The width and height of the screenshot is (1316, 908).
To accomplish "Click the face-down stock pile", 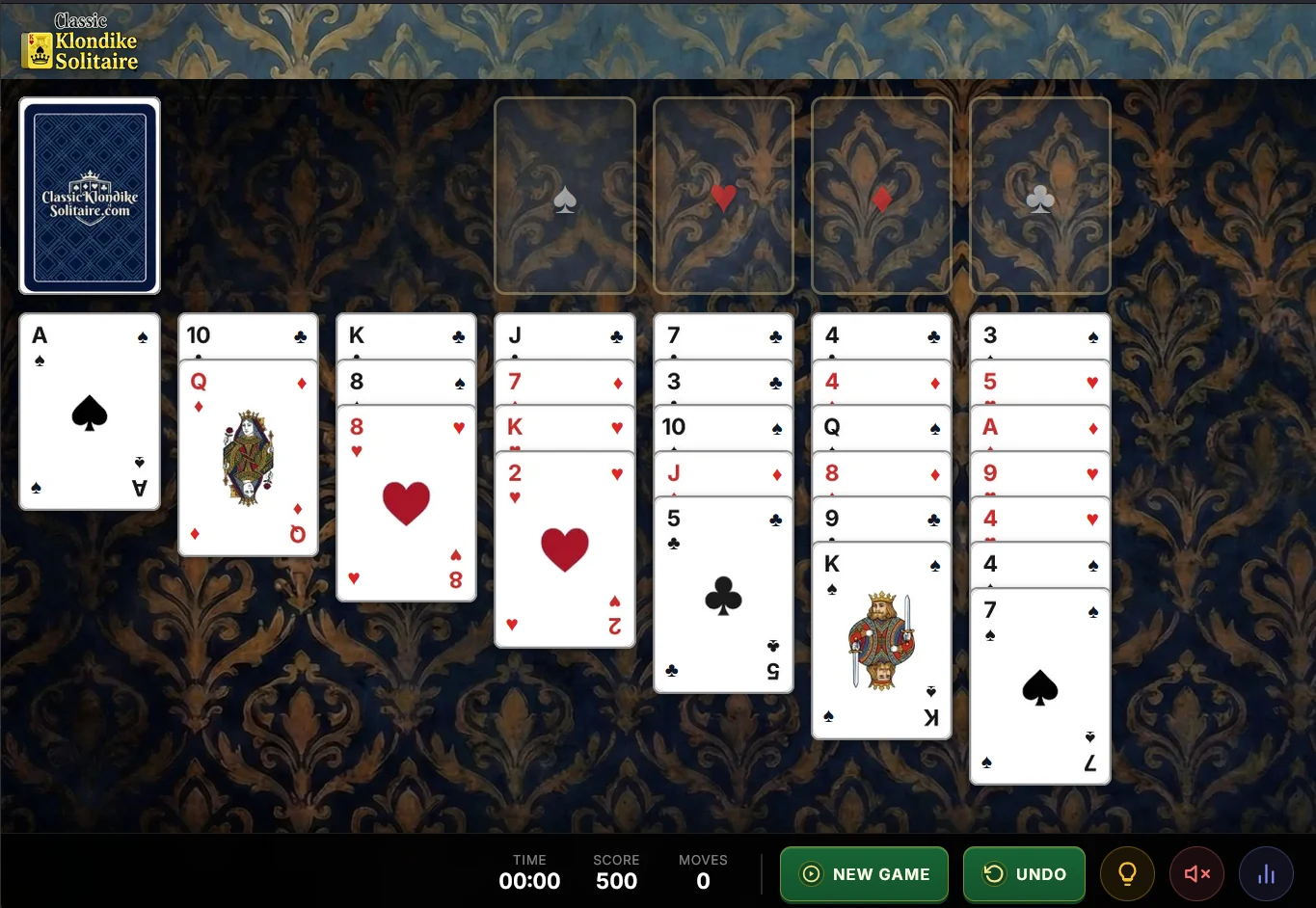I will click(90, 195).
